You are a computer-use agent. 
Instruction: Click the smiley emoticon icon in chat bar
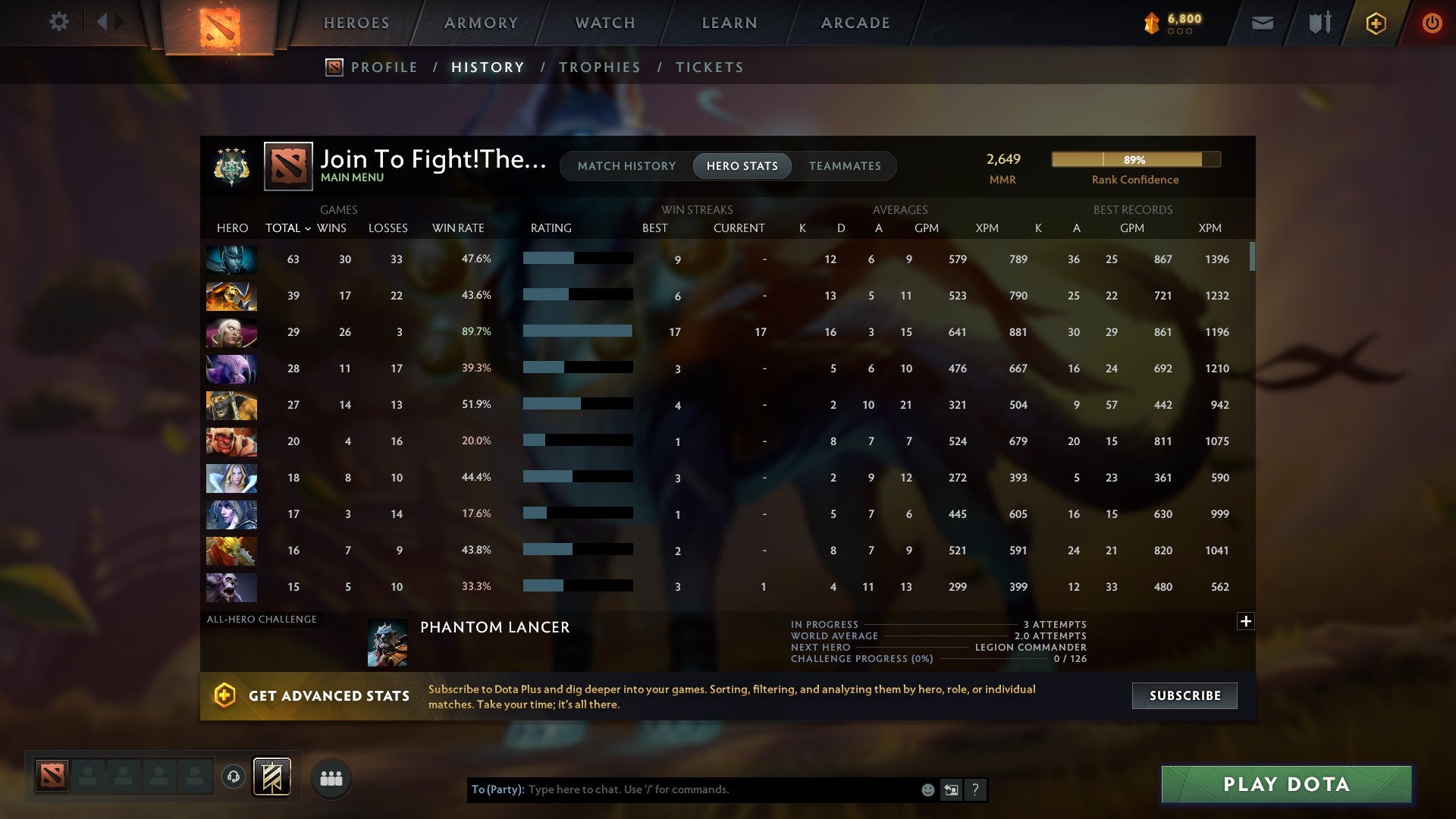(927, 789)
